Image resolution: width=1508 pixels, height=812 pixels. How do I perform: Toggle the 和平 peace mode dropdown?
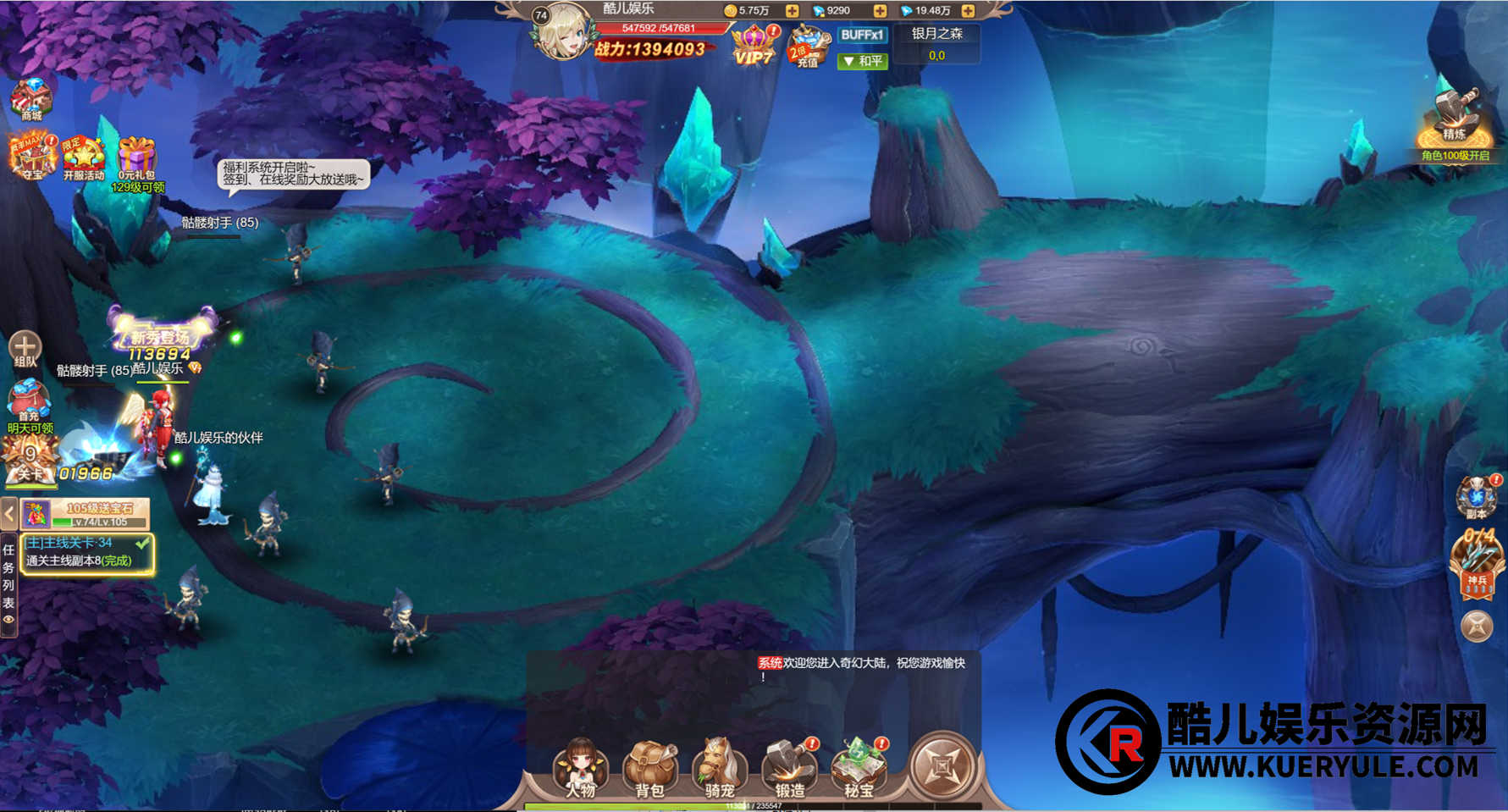862,61
